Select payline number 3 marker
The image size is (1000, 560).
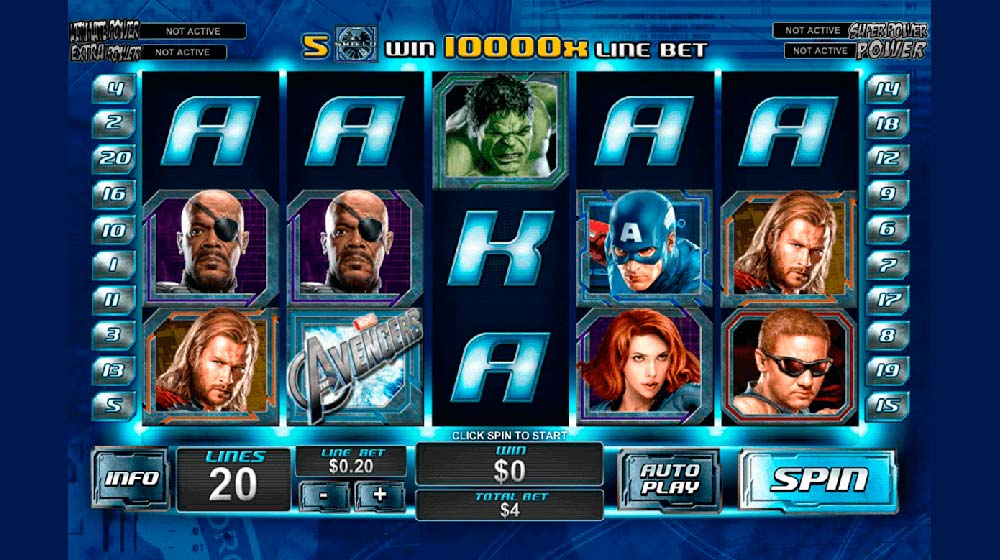115,334
